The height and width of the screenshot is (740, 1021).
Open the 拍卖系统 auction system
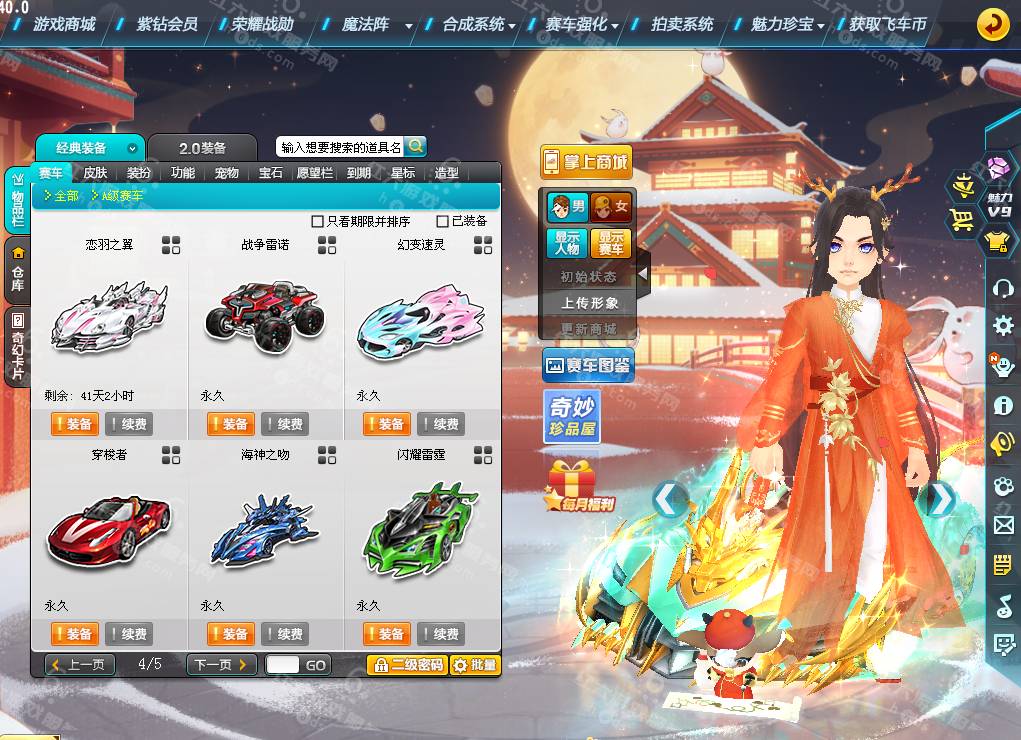click(x=682, y=24)
